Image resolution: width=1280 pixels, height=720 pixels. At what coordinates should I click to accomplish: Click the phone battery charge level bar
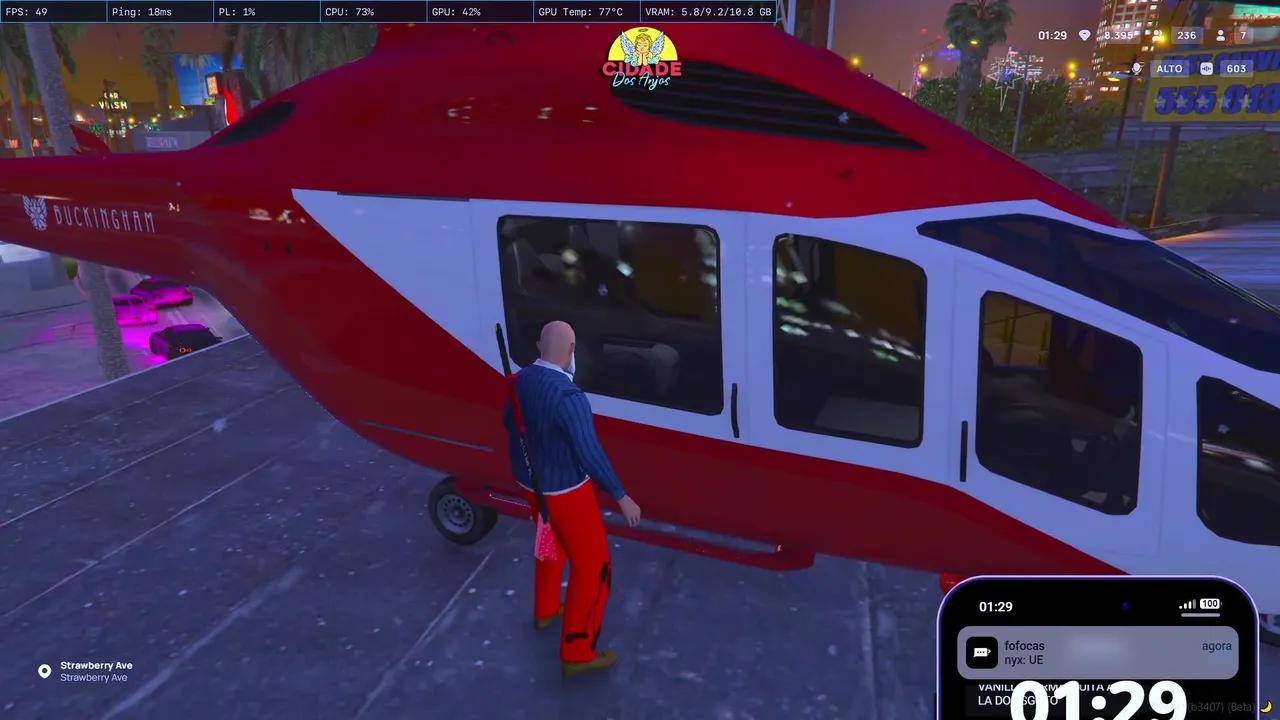(x=1200, y=614)
